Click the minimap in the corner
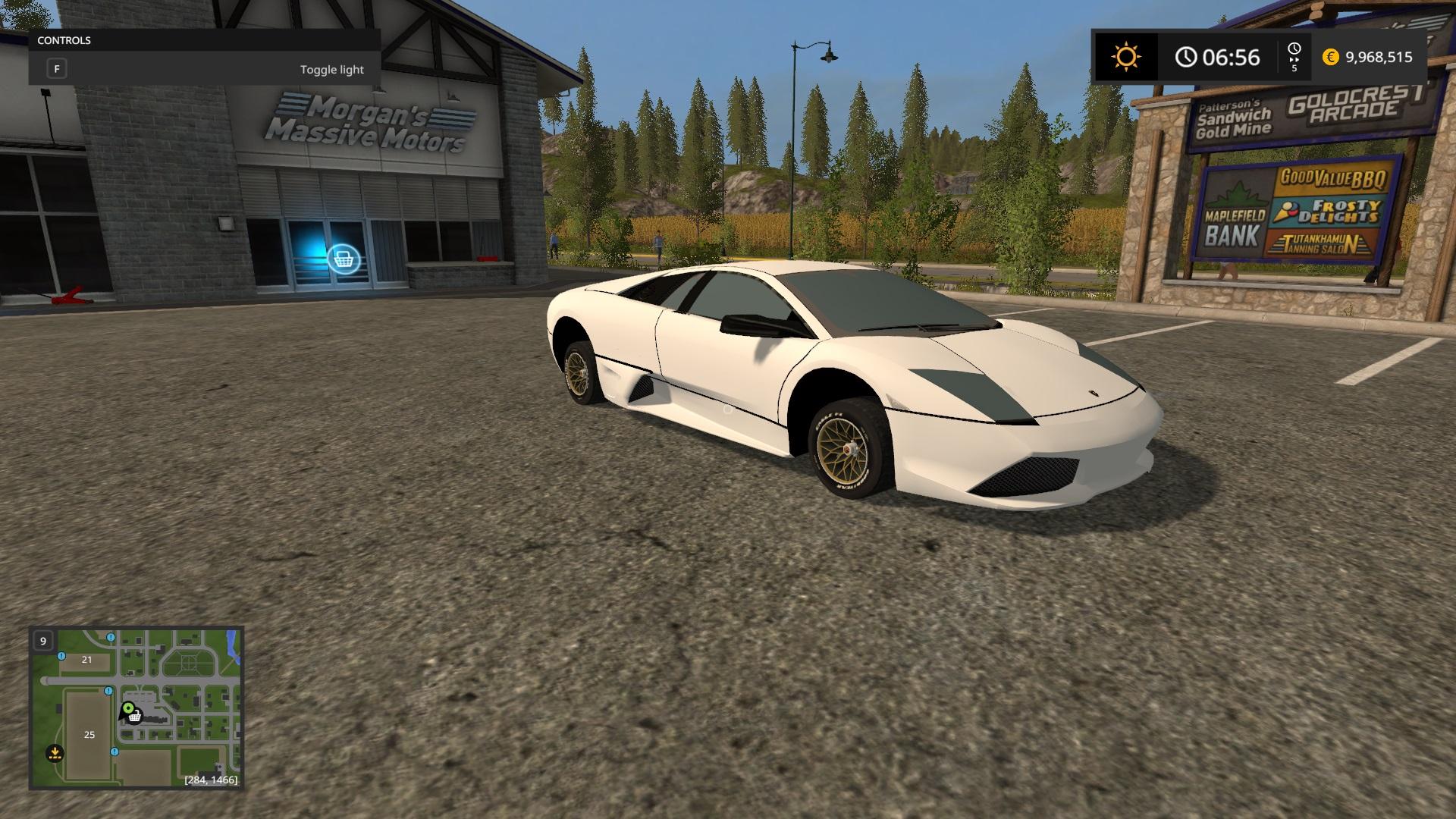1456x819 pixels. [x=136, y=708]
